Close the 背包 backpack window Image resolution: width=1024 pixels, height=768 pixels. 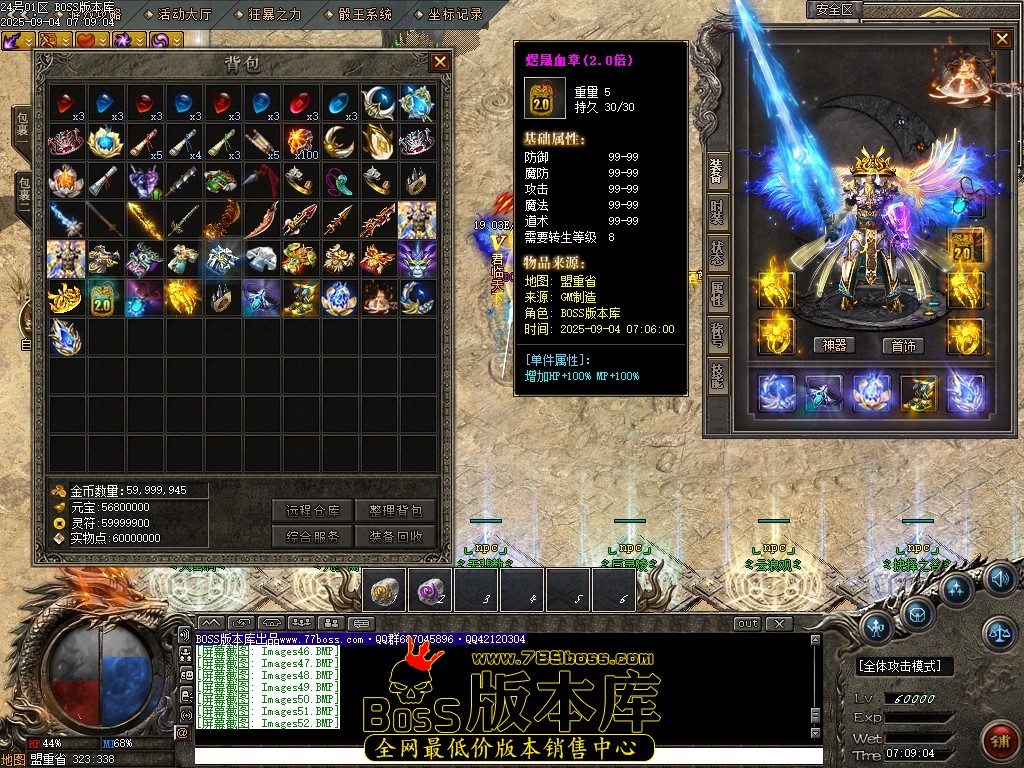(x=440, y=62)
